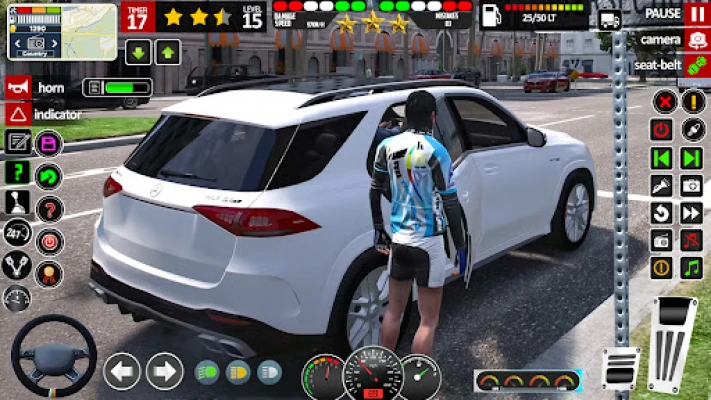Tap the right turn arrow button
Screen dimensions: 711x400
tap(164, 372)
